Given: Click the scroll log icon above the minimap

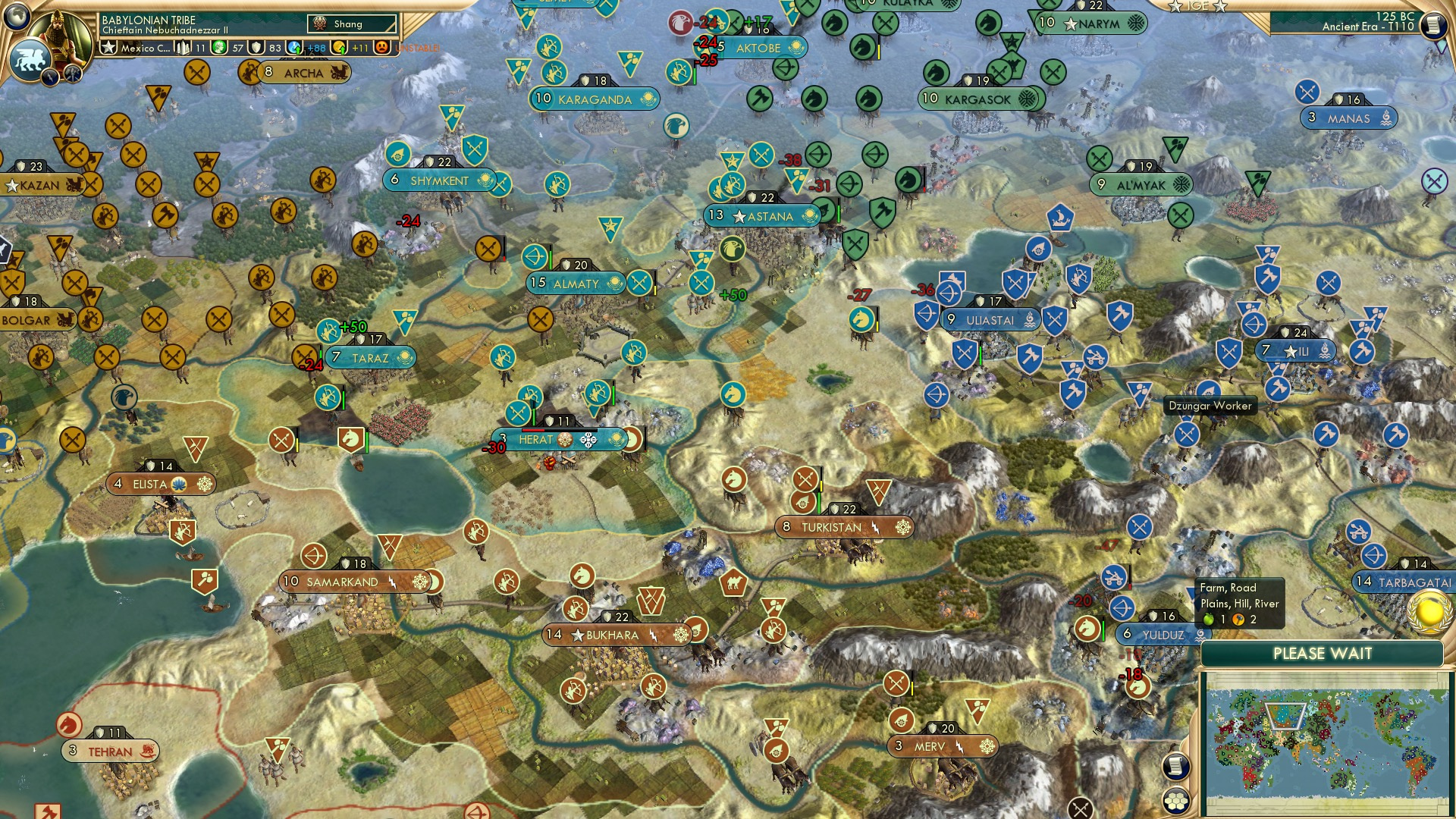Looking at the screenshot, I should pos(1175,767).
